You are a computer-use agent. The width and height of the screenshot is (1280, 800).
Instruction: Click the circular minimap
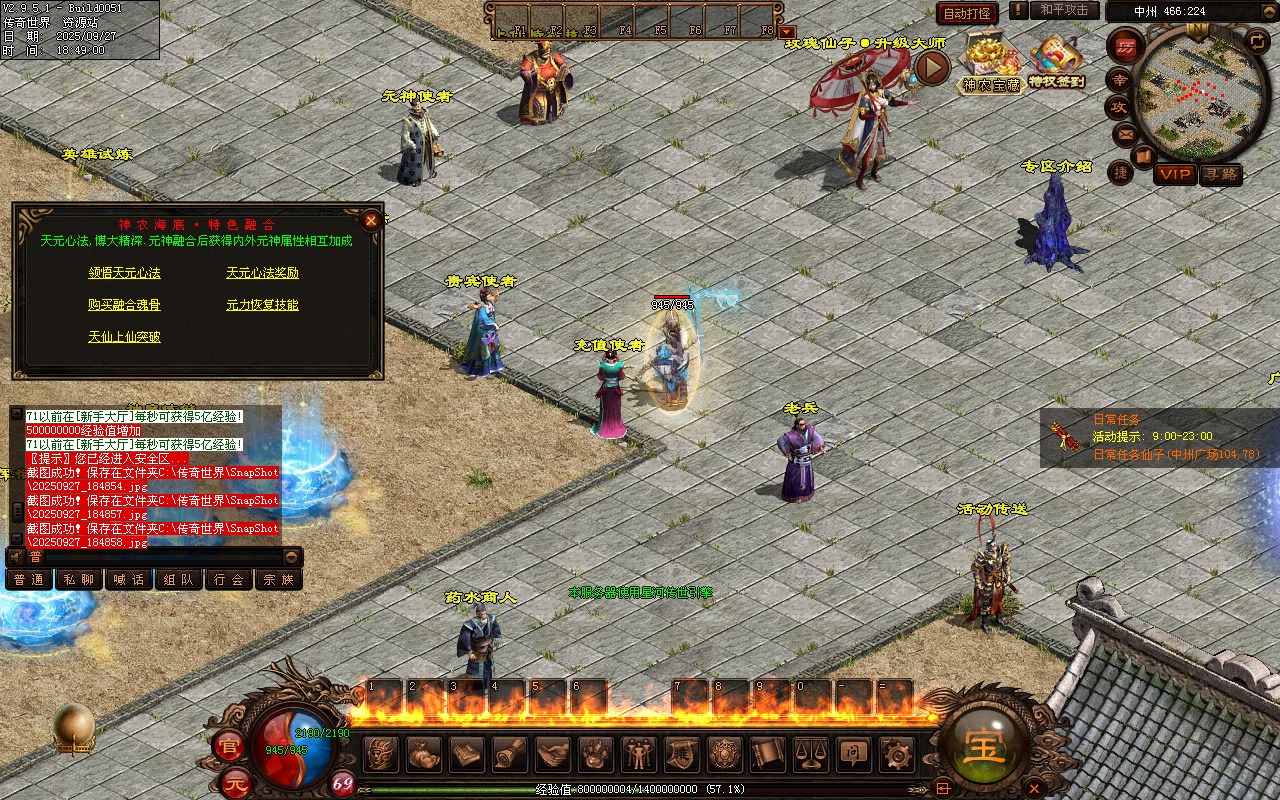(x=1196, y=93)
